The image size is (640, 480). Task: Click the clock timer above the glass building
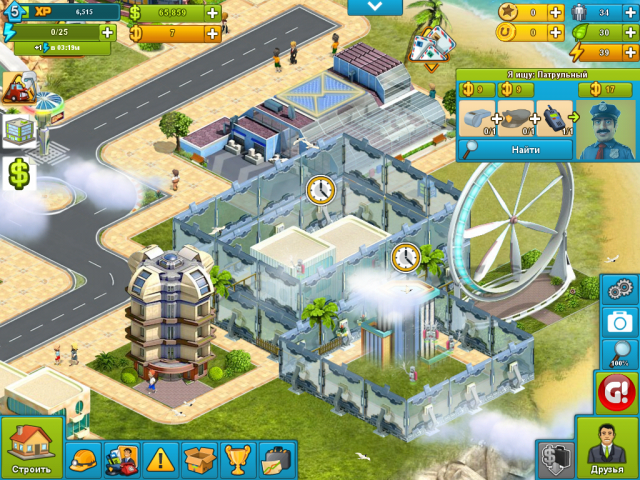[320, 188]
